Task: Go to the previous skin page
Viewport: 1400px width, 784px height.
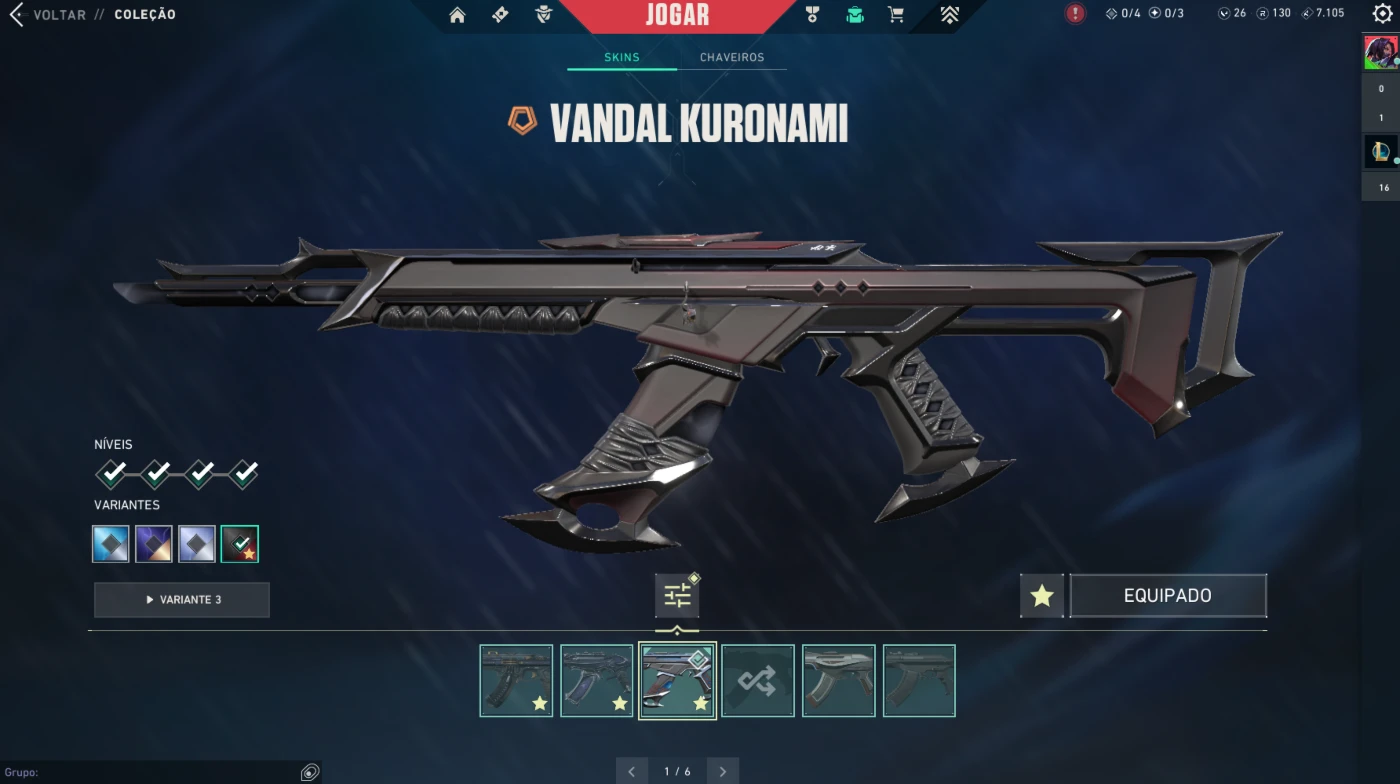Action: (x=631, y=771)
